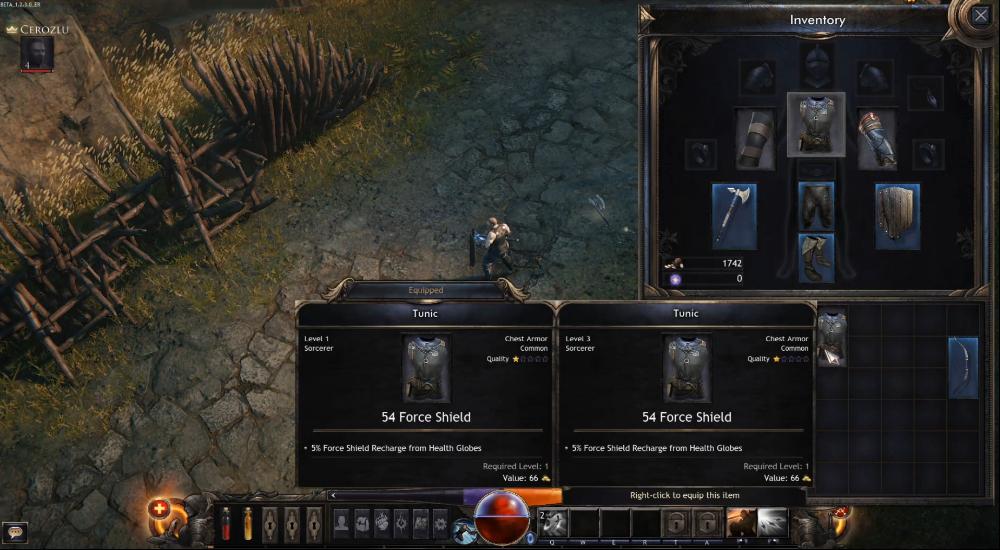Select the equipped left bracer slot
This screenshot has width=1000, height=550.
(755, 139)
